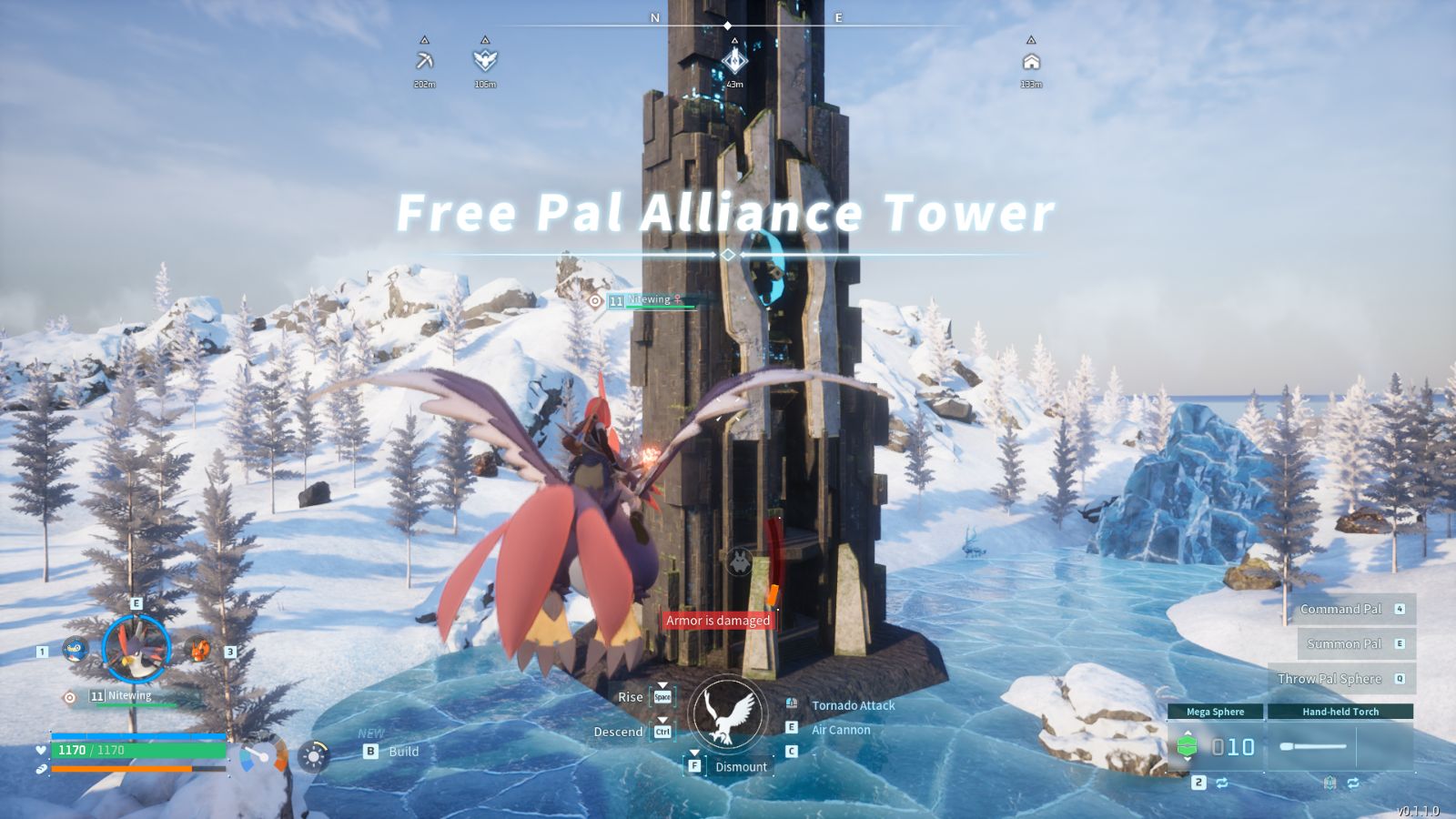The height and width of the screenshot is (819, 1456).
Task: Click the chevron above the Ctrl Descend keybind
Action: click(662, 718)
